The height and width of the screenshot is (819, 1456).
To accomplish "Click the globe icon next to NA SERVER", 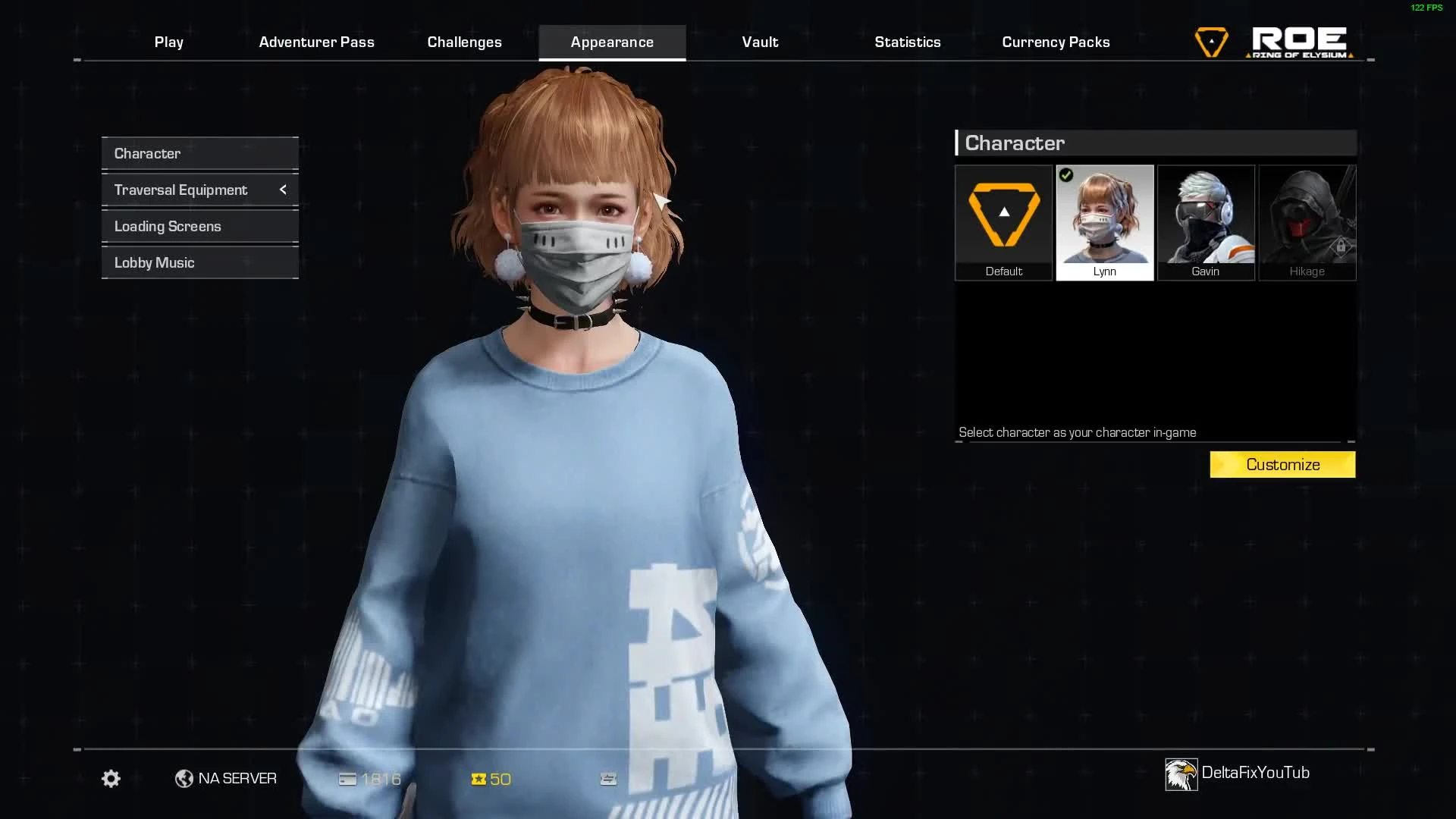I will [183, 778].
